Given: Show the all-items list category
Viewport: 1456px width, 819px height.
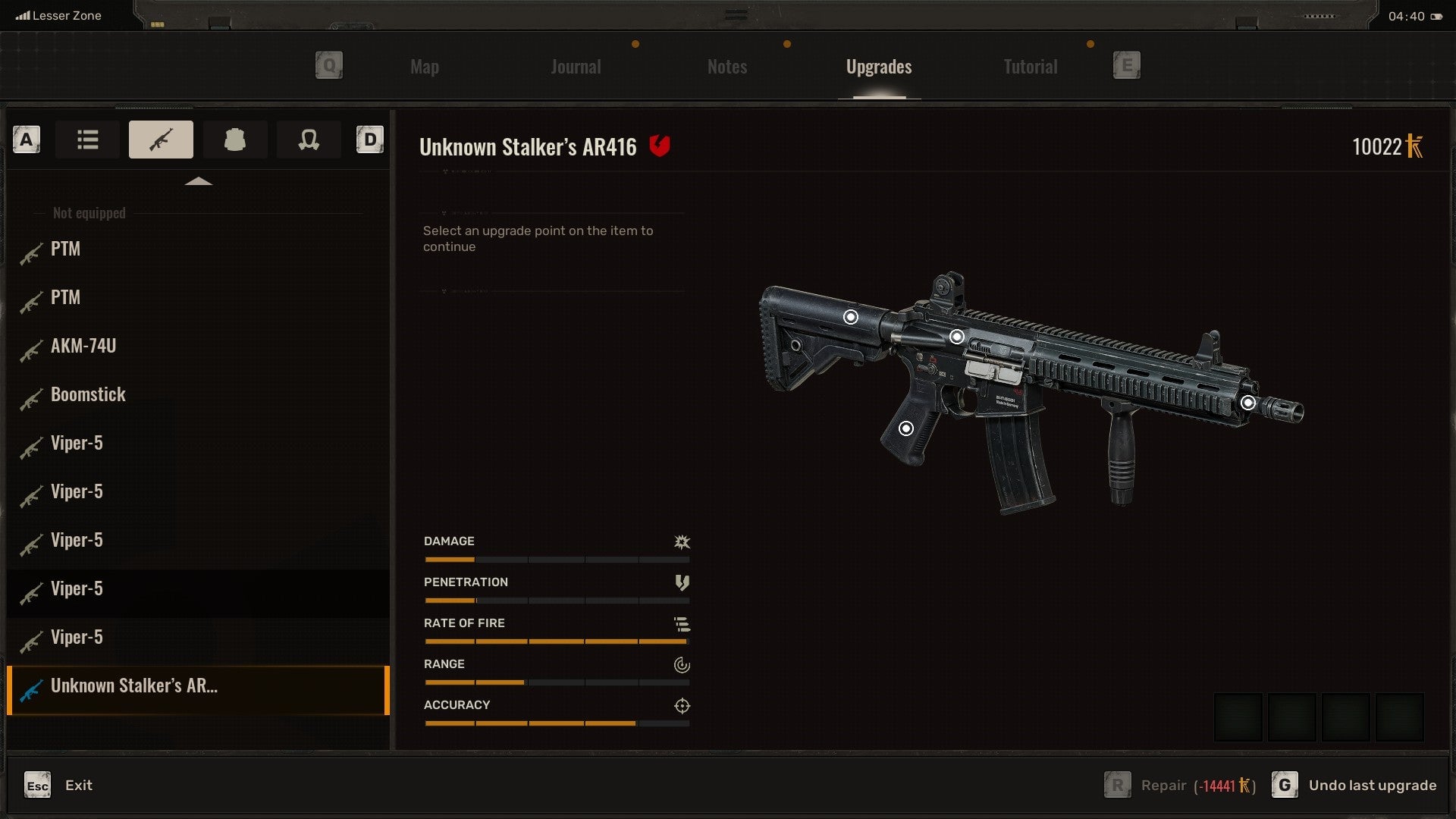Looking at the screenshot, I should 87,140.
